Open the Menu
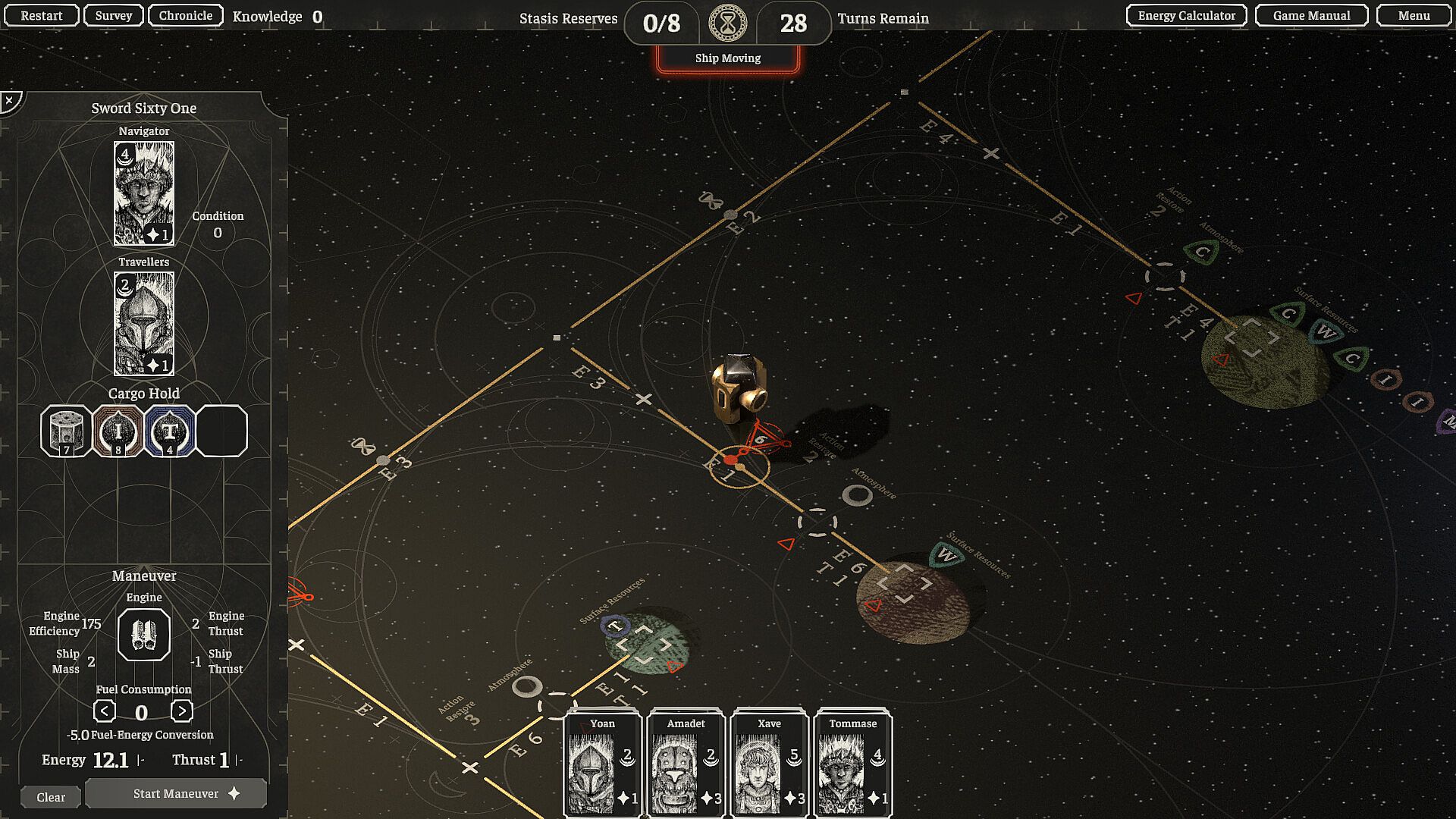Viewport: 1456px width, 819px height. 1414,15
